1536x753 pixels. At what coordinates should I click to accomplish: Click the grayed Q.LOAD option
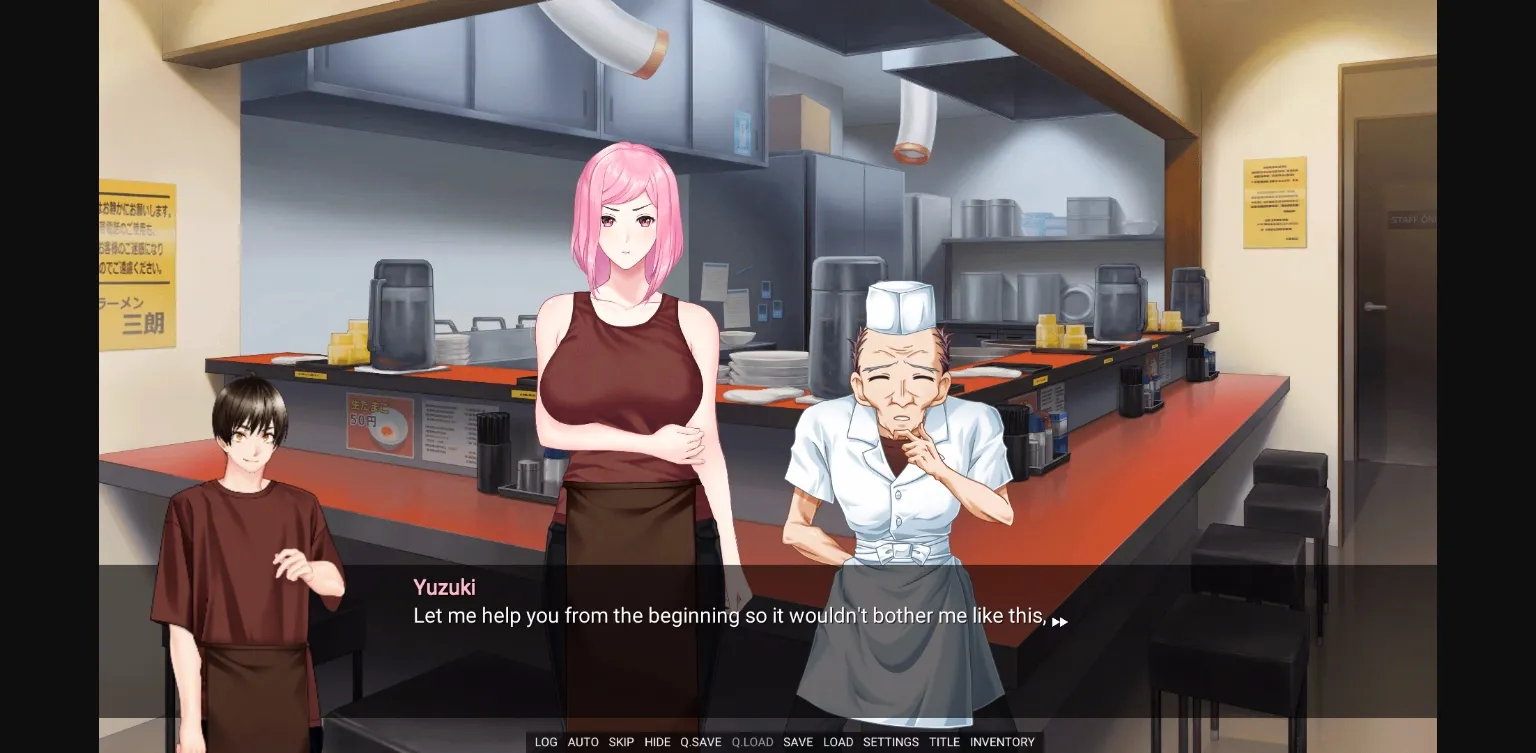point(752,742)
